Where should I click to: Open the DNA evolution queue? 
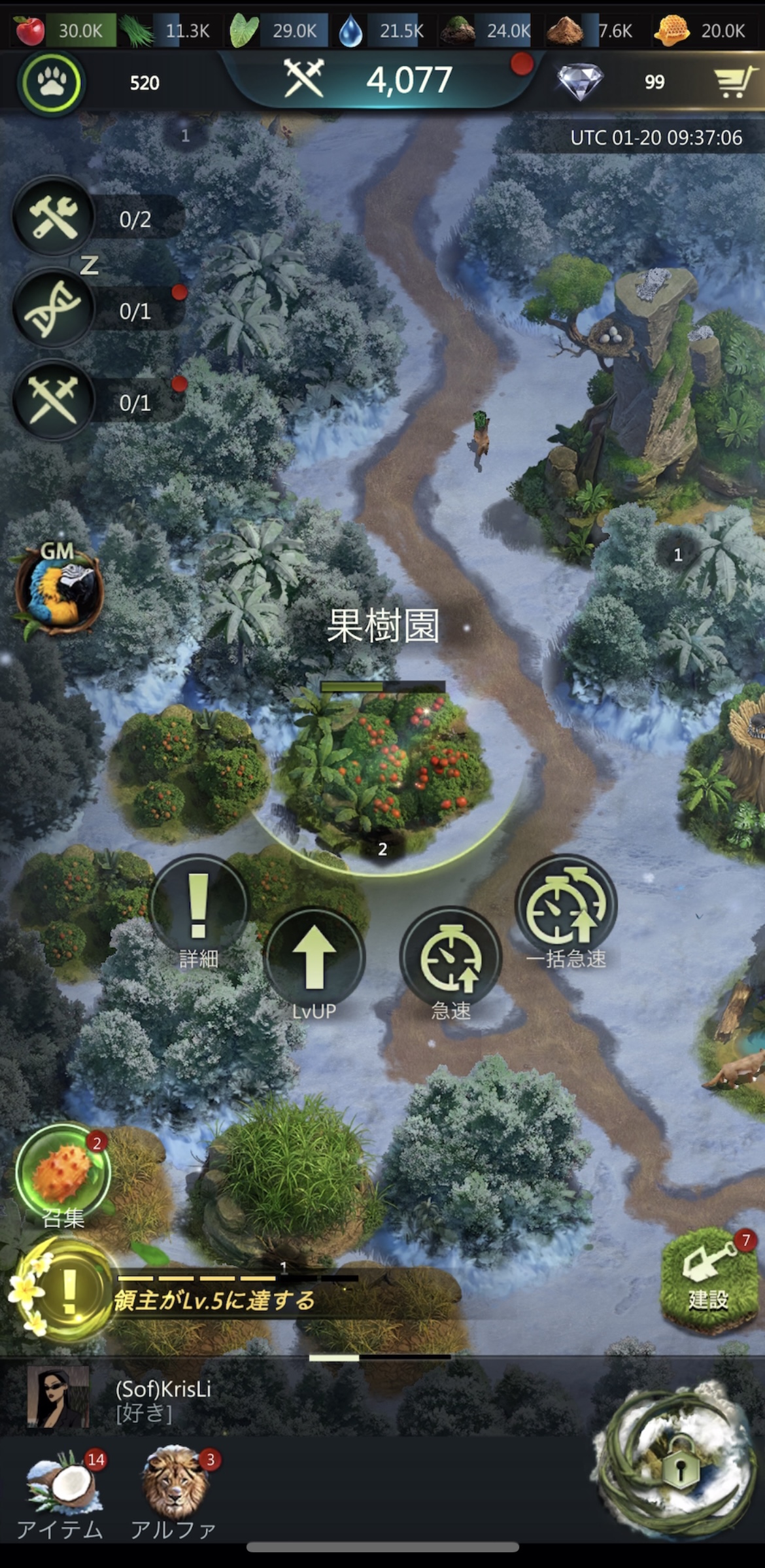tap(54, 309)
